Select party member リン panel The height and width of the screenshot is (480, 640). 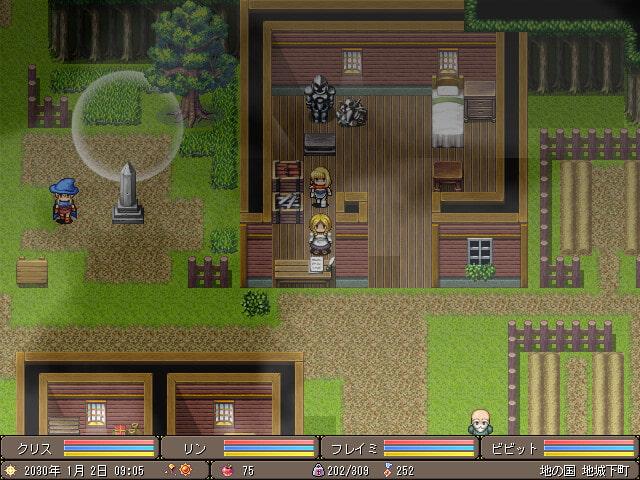click(240, 448)
